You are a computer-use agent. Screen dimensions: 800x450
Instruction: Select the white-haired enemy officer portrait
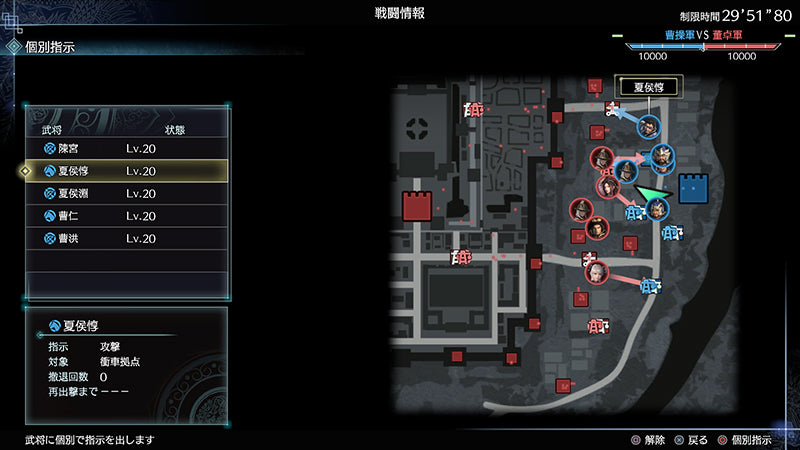[x=596, y=270]
